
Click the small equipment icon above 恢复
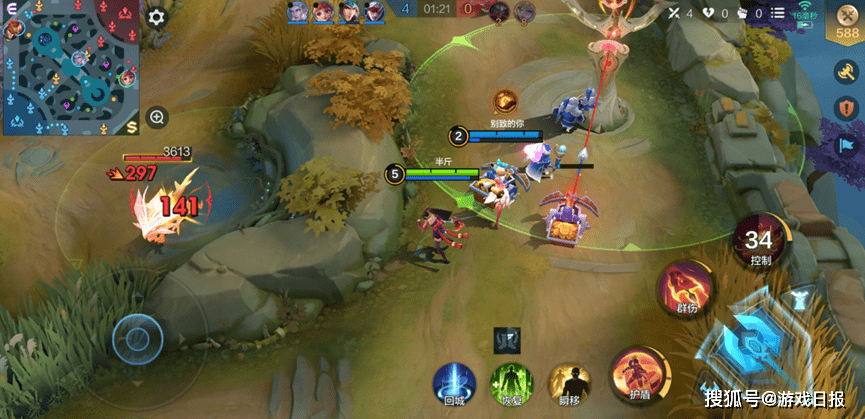[507, 341]
